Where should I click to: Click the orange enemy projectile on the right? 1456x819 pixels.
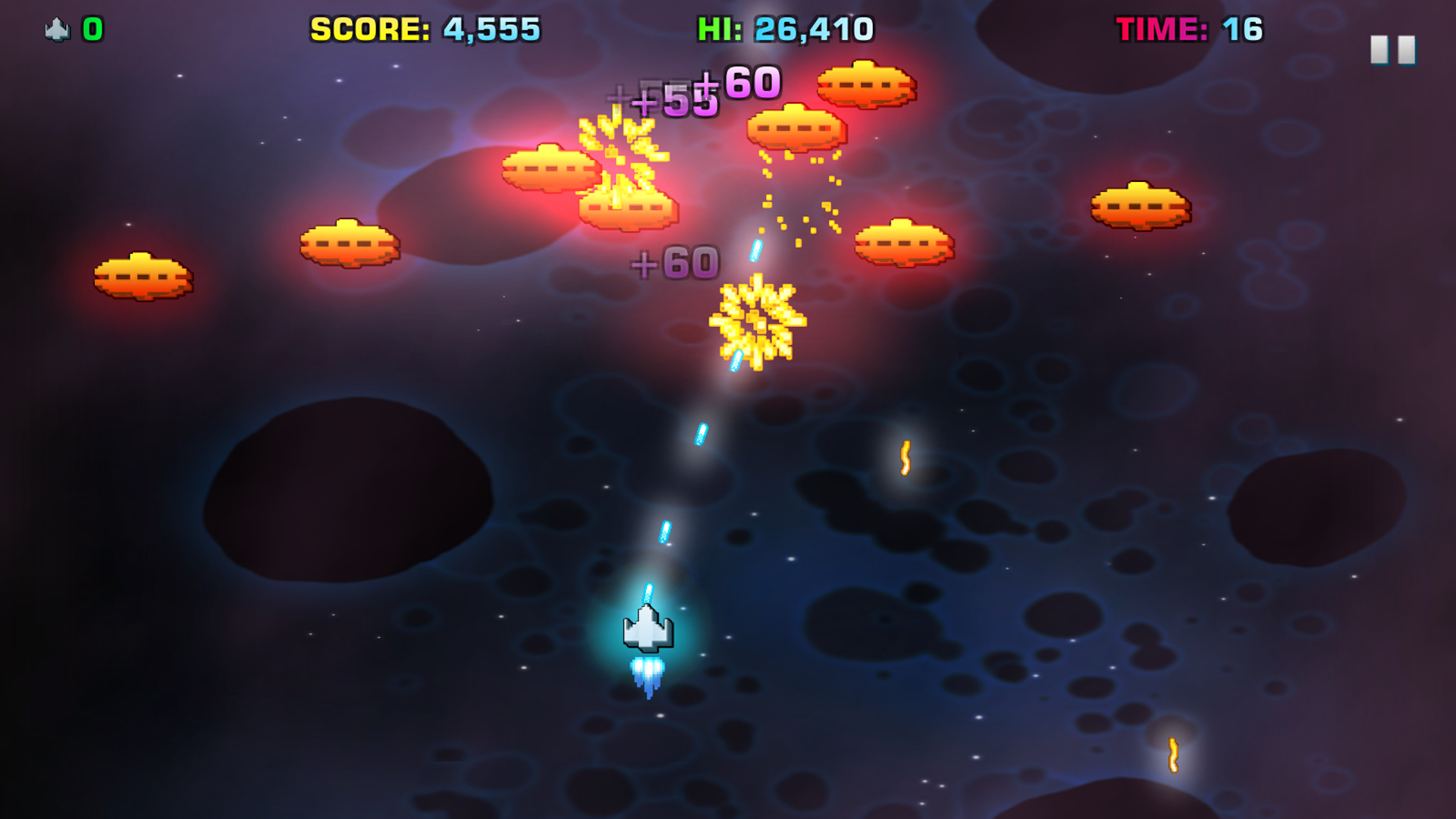pyautogui.click(x=905, y=458)
